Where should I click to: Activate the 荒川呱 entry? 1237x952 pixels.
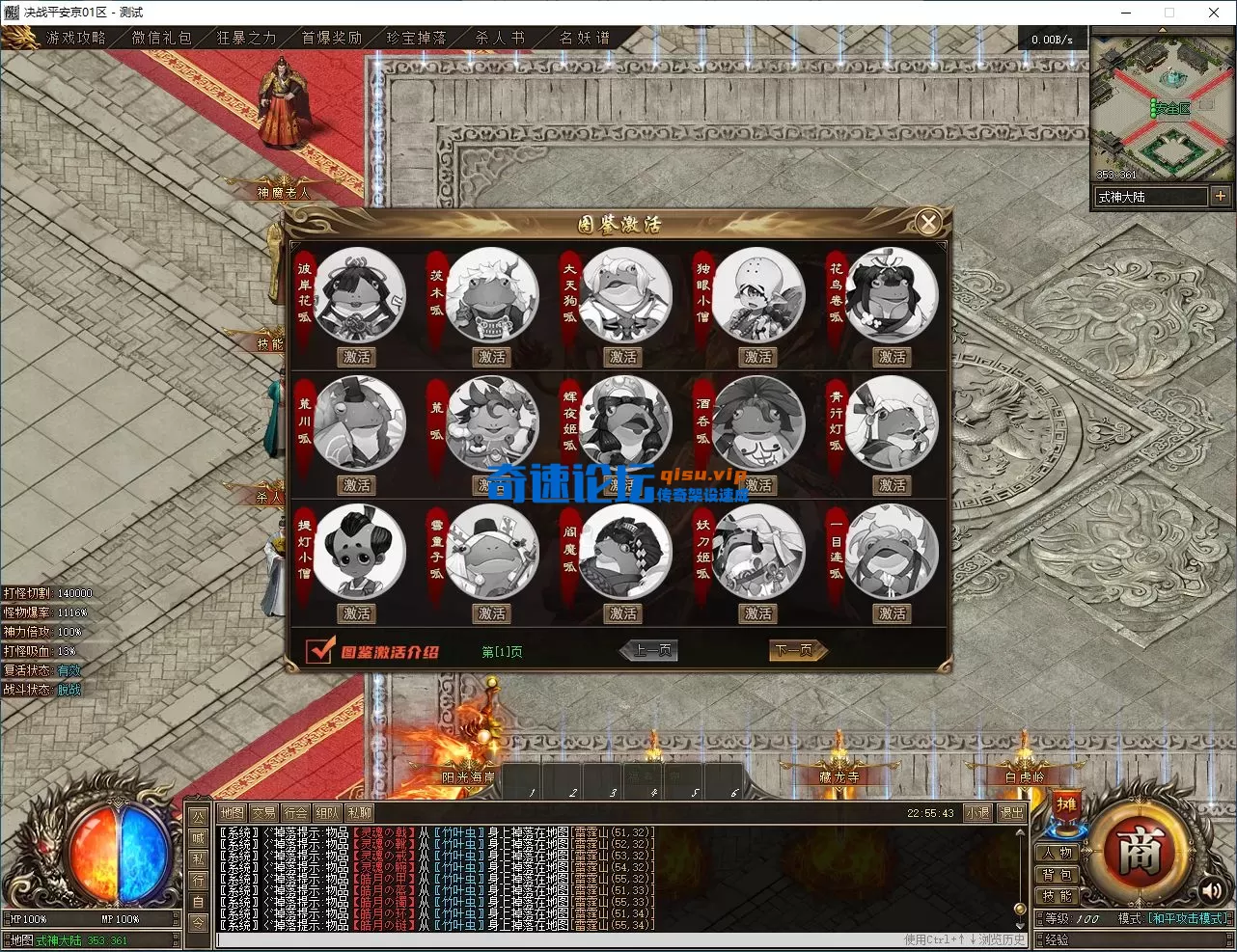pyautogui.click(x=357, y=485)
